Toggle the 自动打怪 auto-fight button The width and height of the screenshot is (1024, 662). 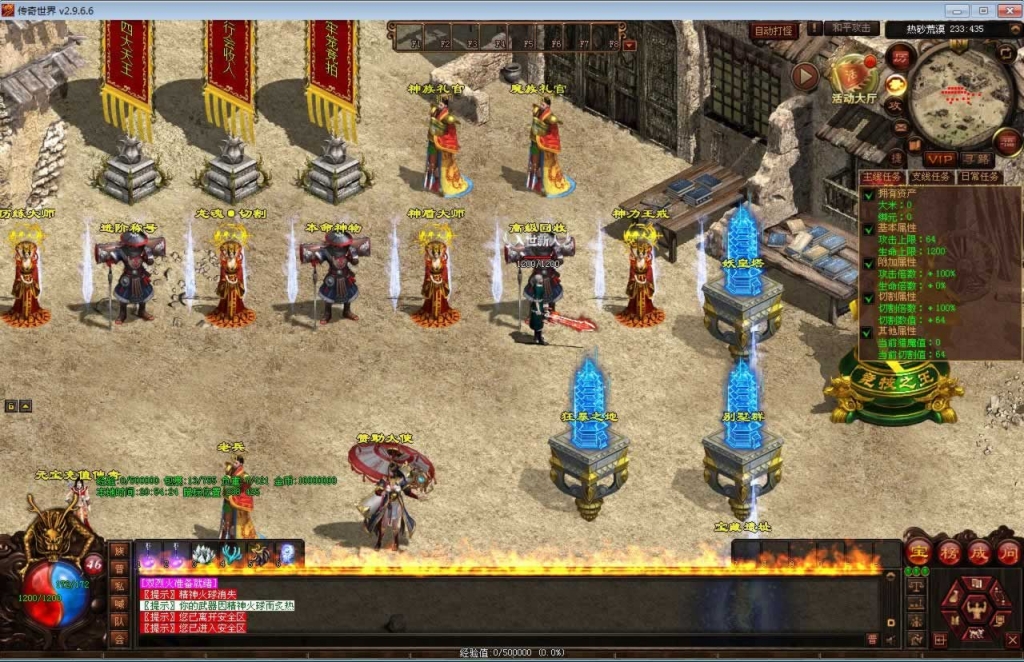click(773, 31)
